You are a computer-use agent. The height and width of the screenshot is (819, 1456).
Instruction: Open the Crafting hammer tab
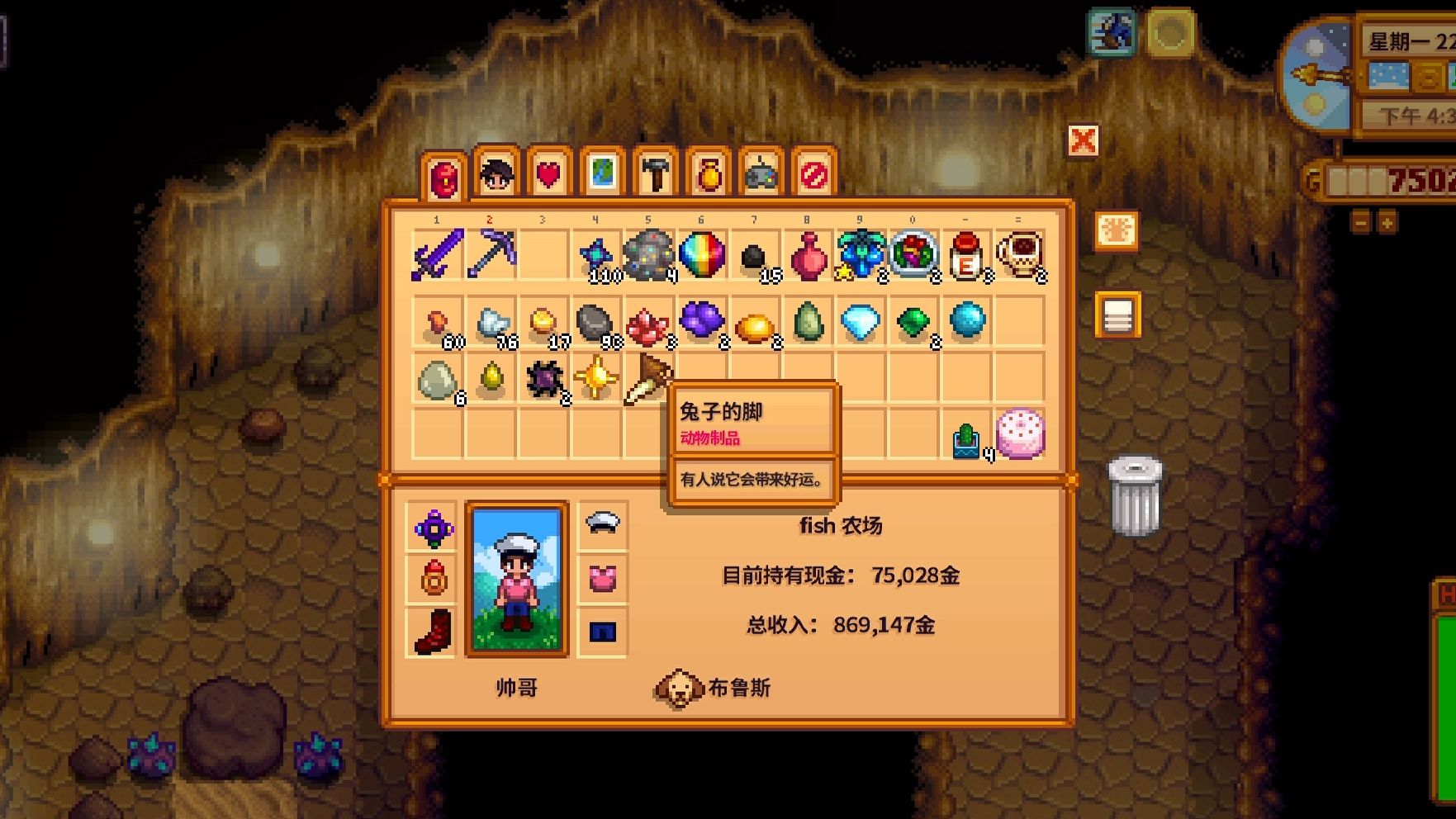click(x=655, y=174)
